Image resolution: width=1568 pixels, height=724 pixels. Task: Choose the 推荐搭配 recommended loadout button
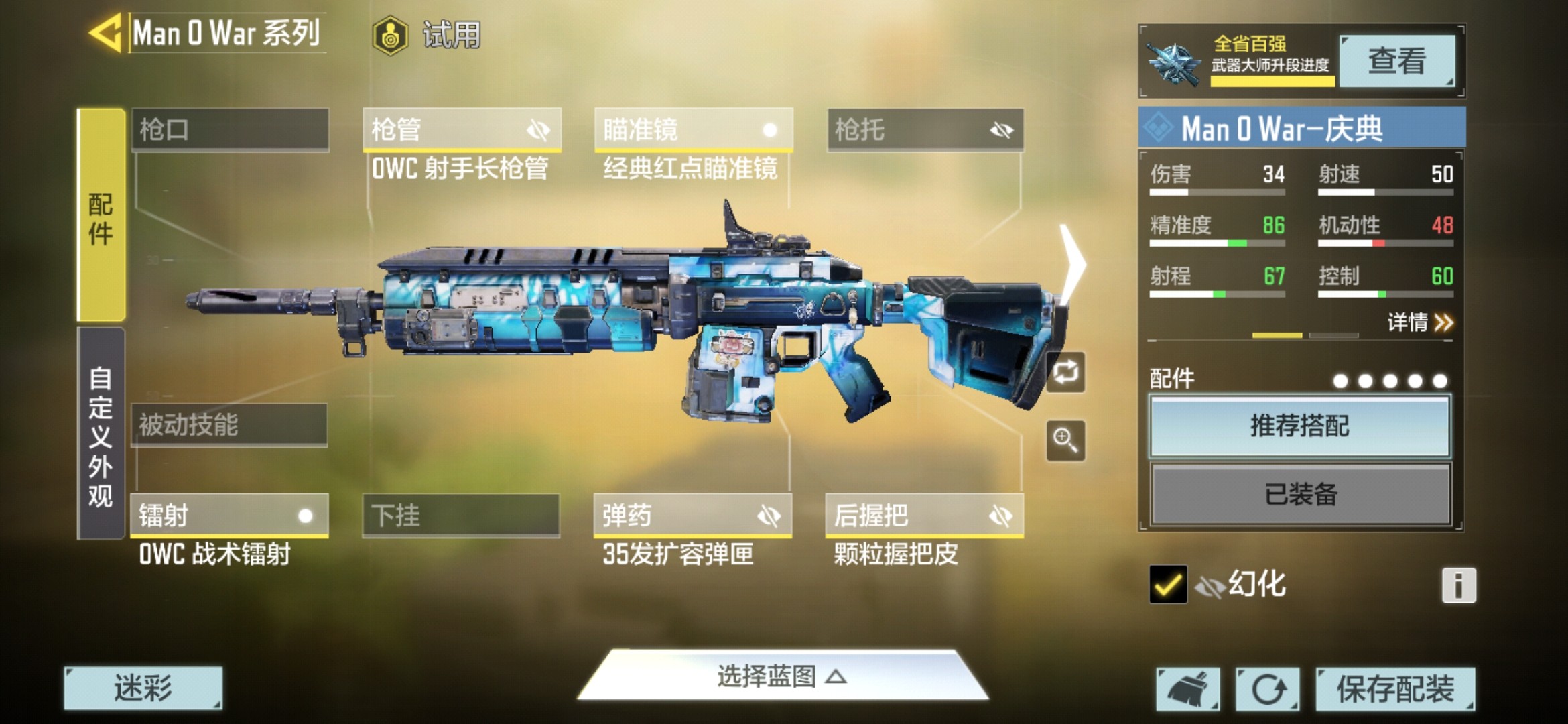[x=1299, y=426]
